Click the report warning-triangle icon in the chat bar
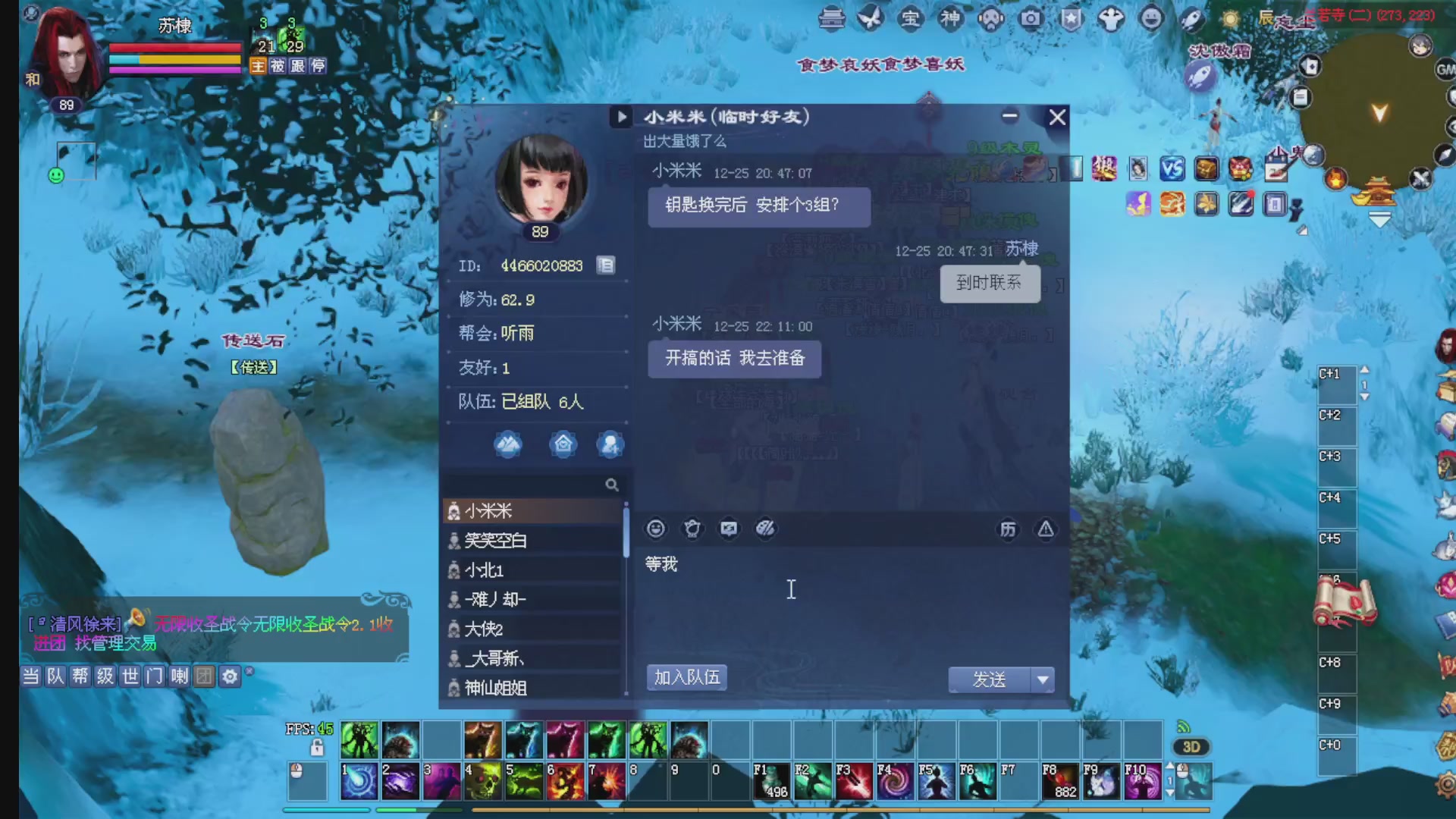Image resolution: width=1456 pixels, height=819 pixels. pyautogui.click(x=1045, y=529)
